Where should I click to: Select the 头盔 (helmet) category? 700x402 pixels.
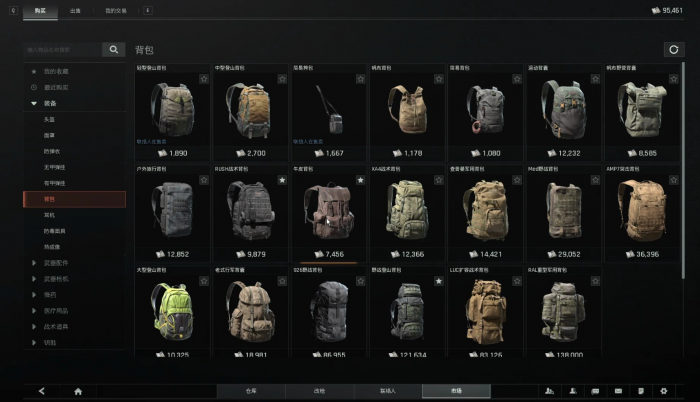pos(49,119)
